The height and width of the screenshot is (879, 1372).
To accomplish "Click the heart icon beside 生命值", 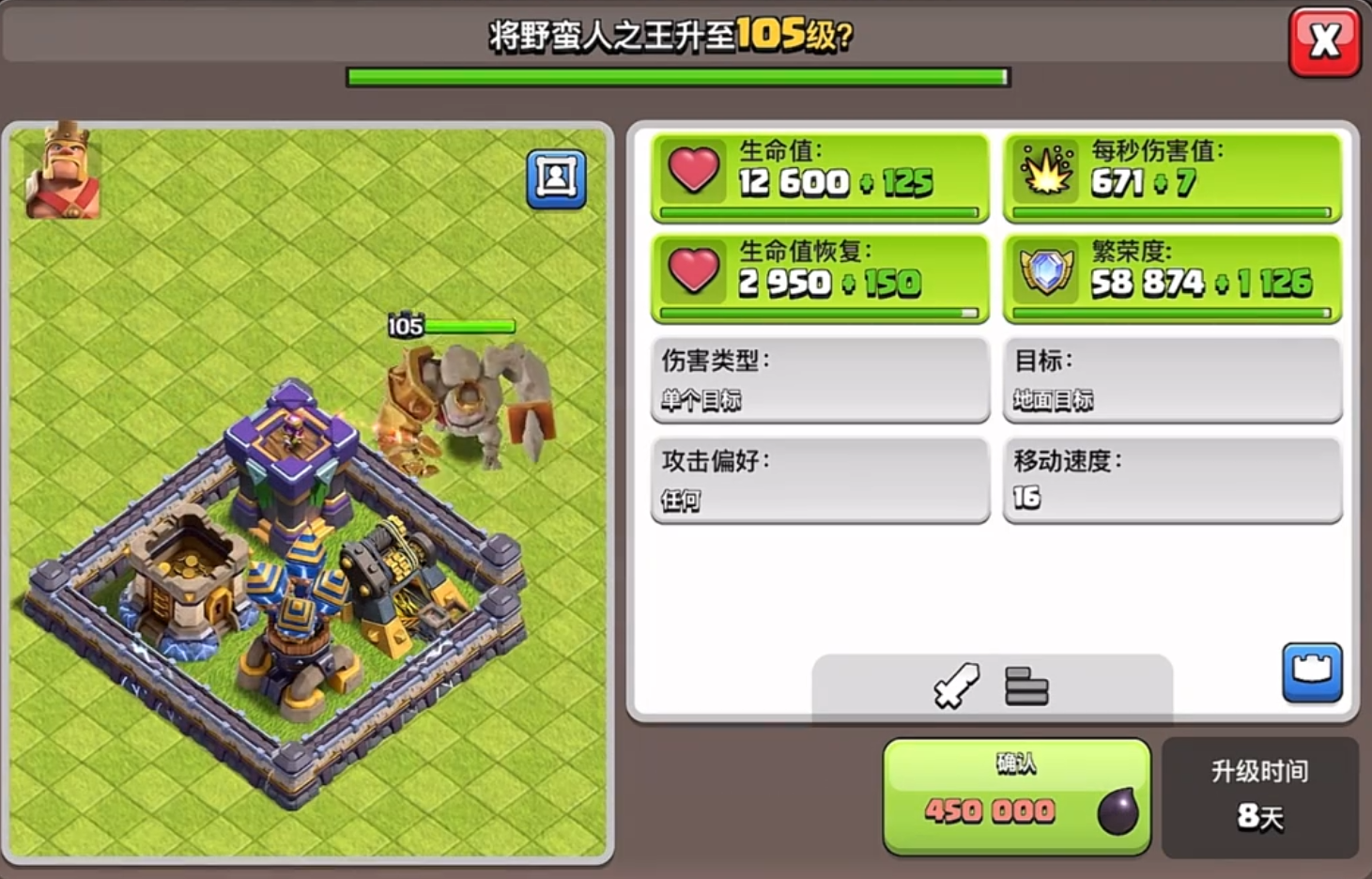I will [x=692, y=172].
